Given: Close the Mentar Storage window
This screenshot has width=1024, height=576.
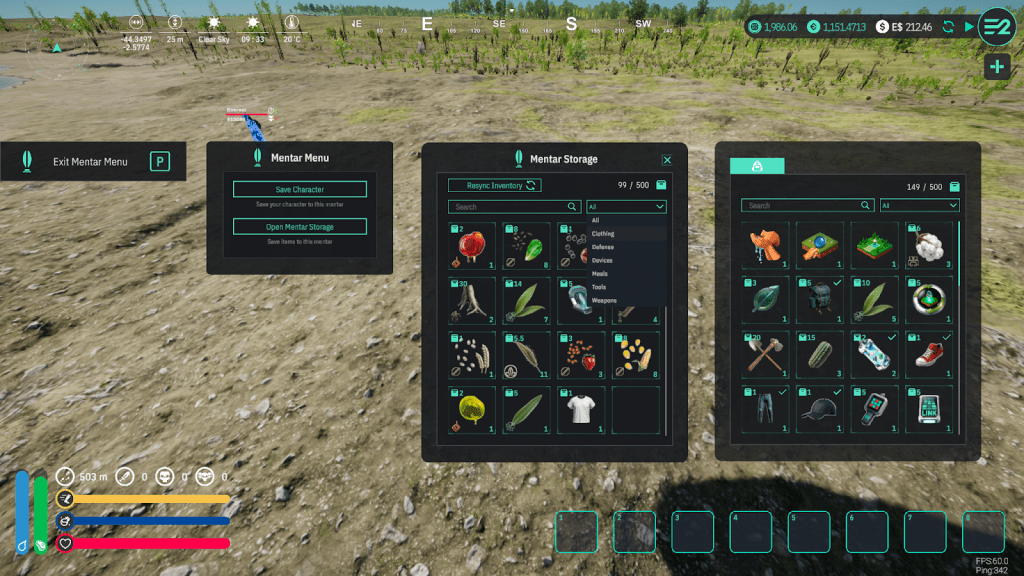Looking at the screenshot, I should [667, 160].
